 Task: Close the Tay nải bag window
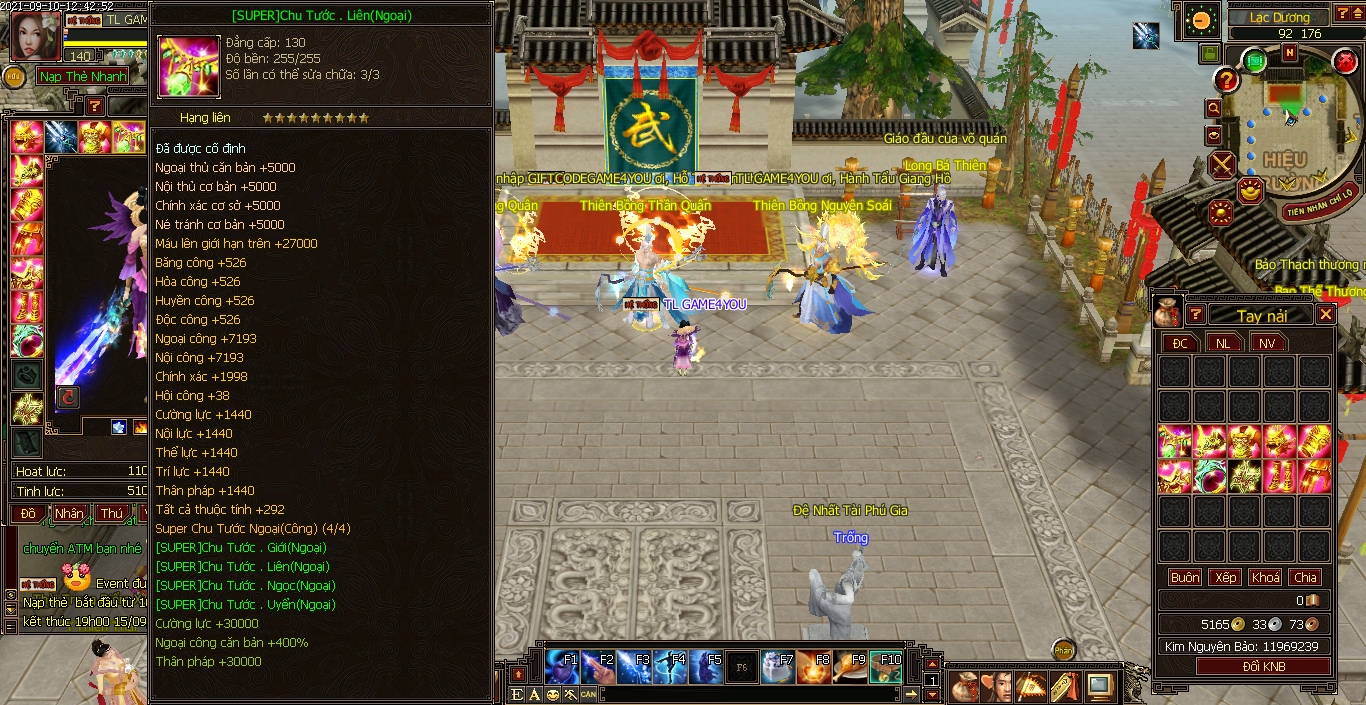tap(1325, 314)
